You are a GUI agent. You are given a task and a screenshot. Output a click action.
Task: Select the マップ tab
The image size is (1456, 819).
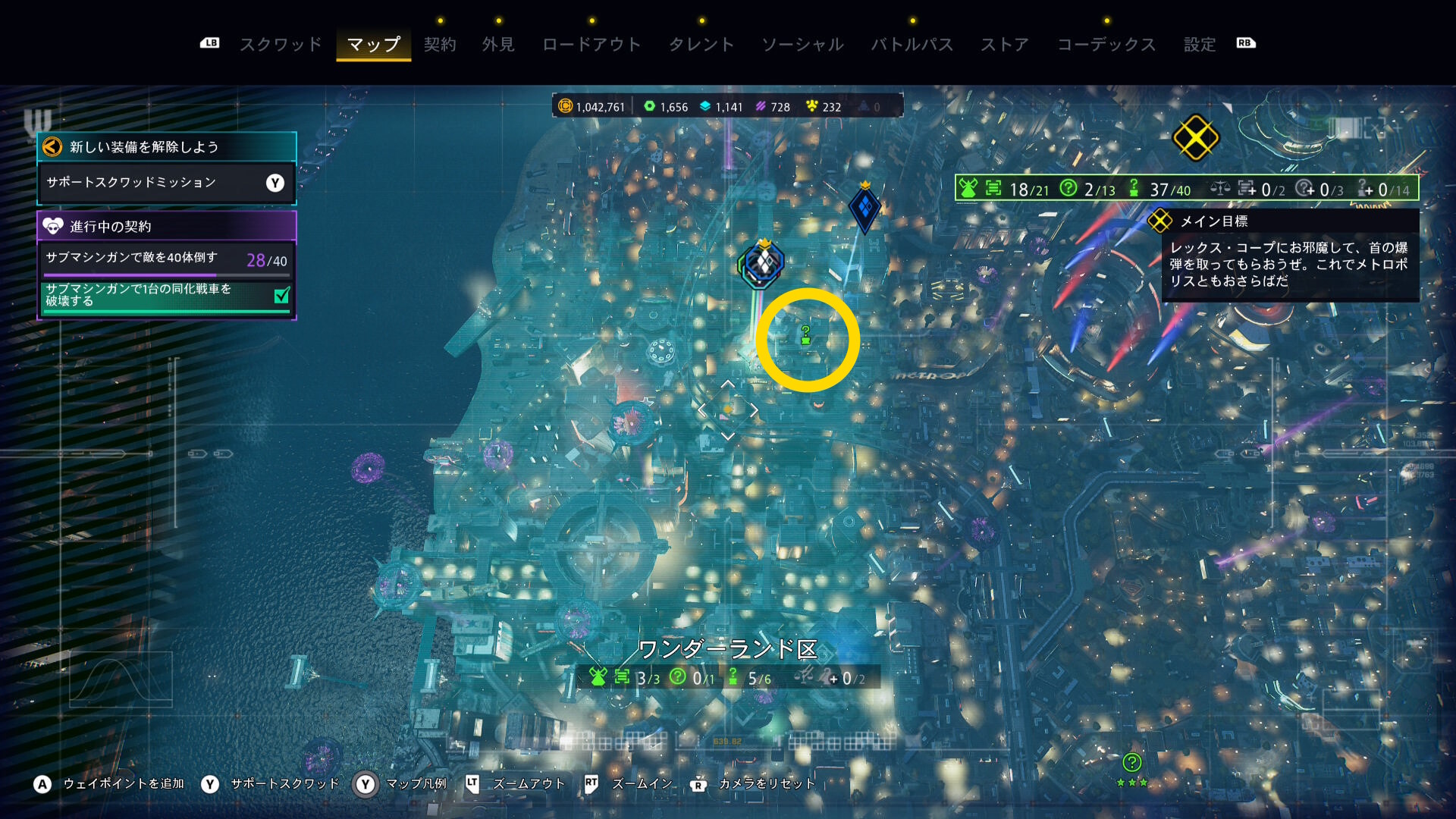pos(373,45)
